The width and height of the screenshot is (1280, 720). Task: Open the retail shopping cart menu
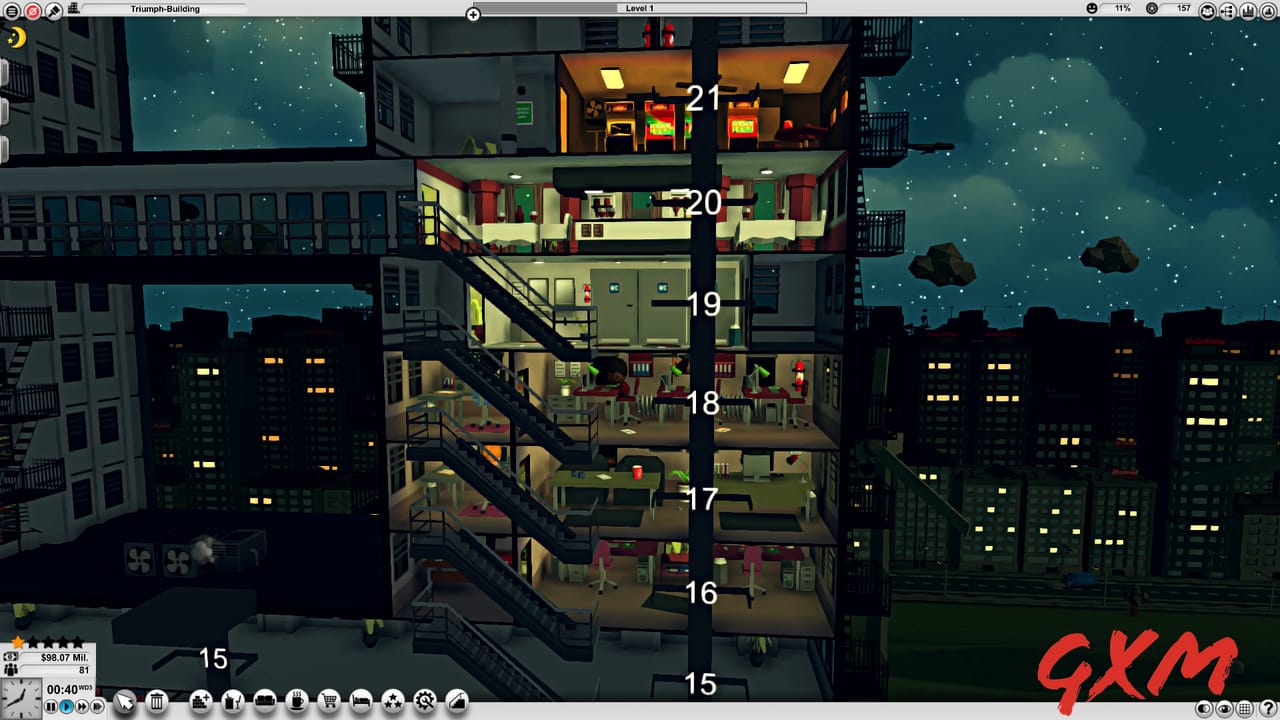329,701
